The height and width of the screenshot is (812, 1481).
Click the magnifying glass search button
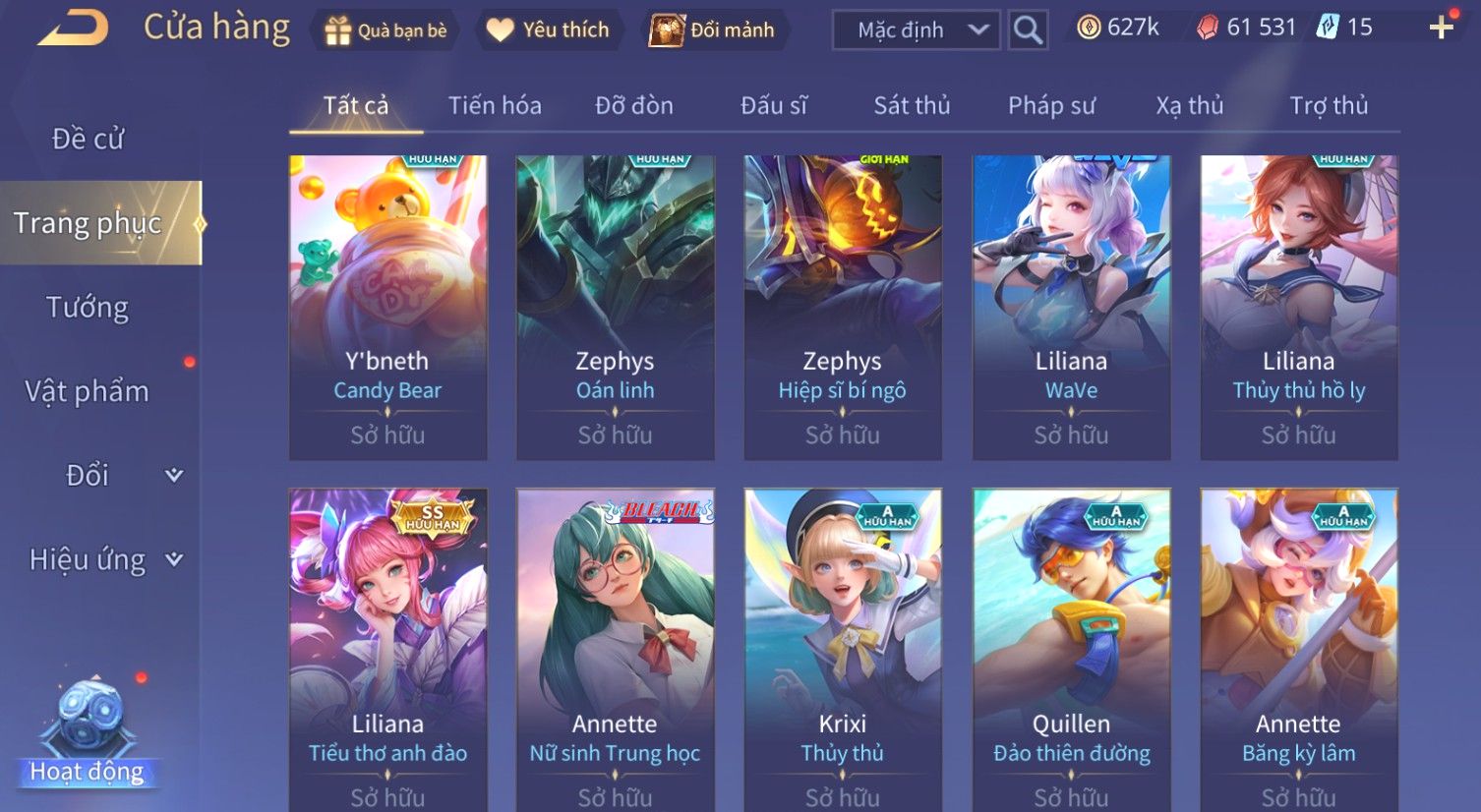[x=1028, y=30]
